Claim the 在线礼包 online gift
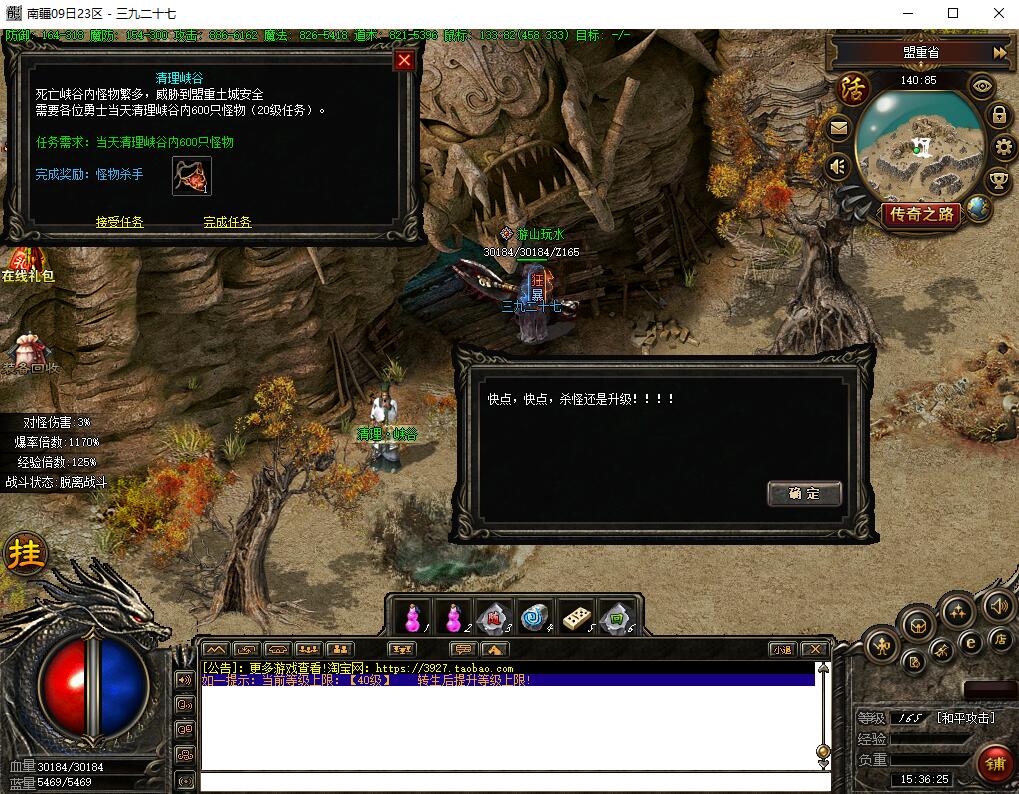This screenshot has width=1019, height=794. pyautogui.click(x=26, y=266)
